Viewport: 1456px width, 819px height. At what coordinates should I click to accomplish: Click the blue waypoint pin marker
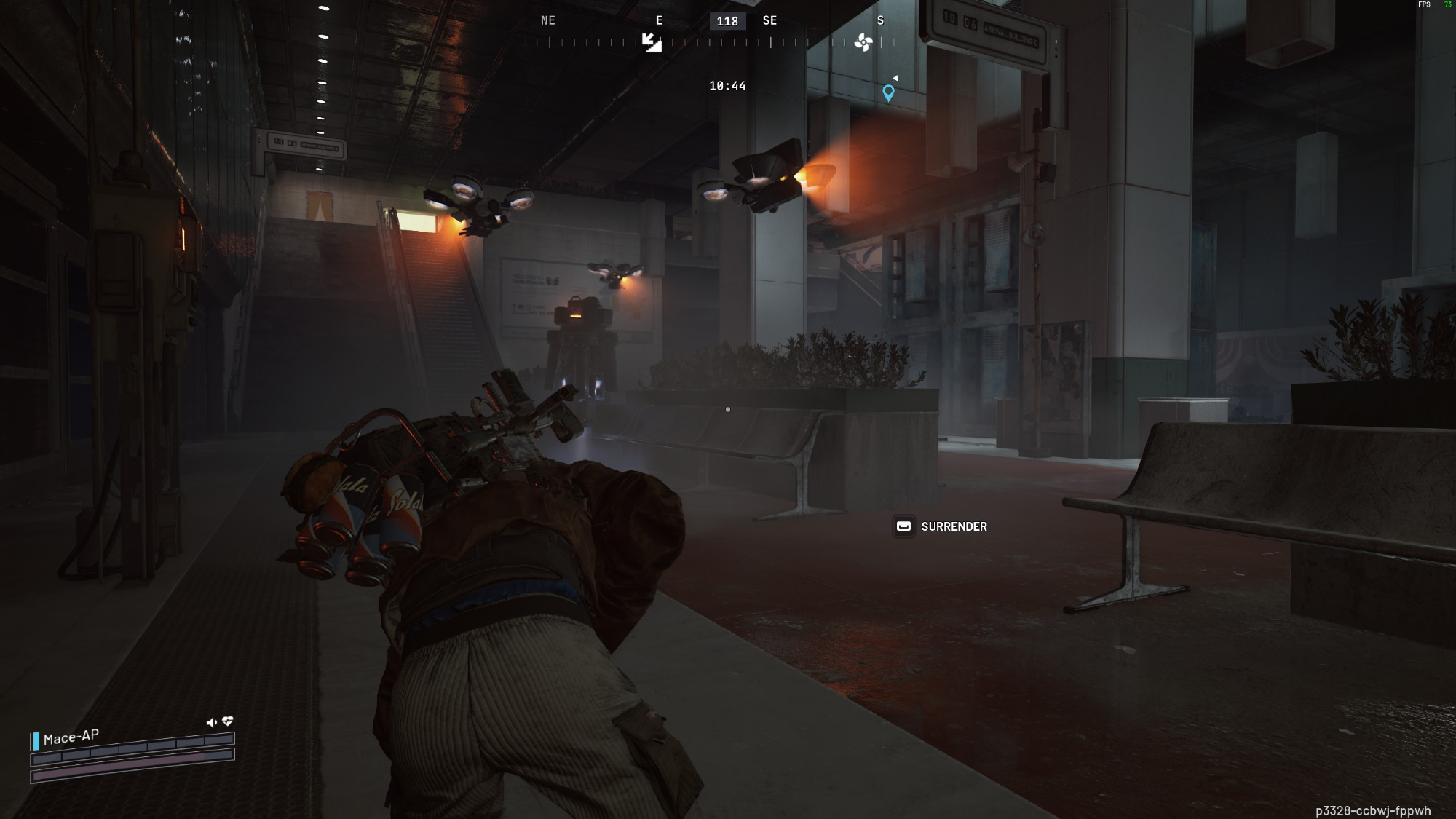[x=888, y=92]
